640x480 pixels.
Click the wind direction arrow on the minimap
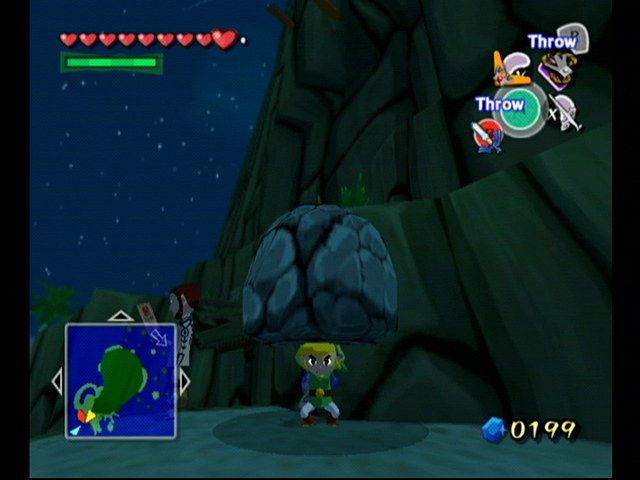click(x=158, y=339)
